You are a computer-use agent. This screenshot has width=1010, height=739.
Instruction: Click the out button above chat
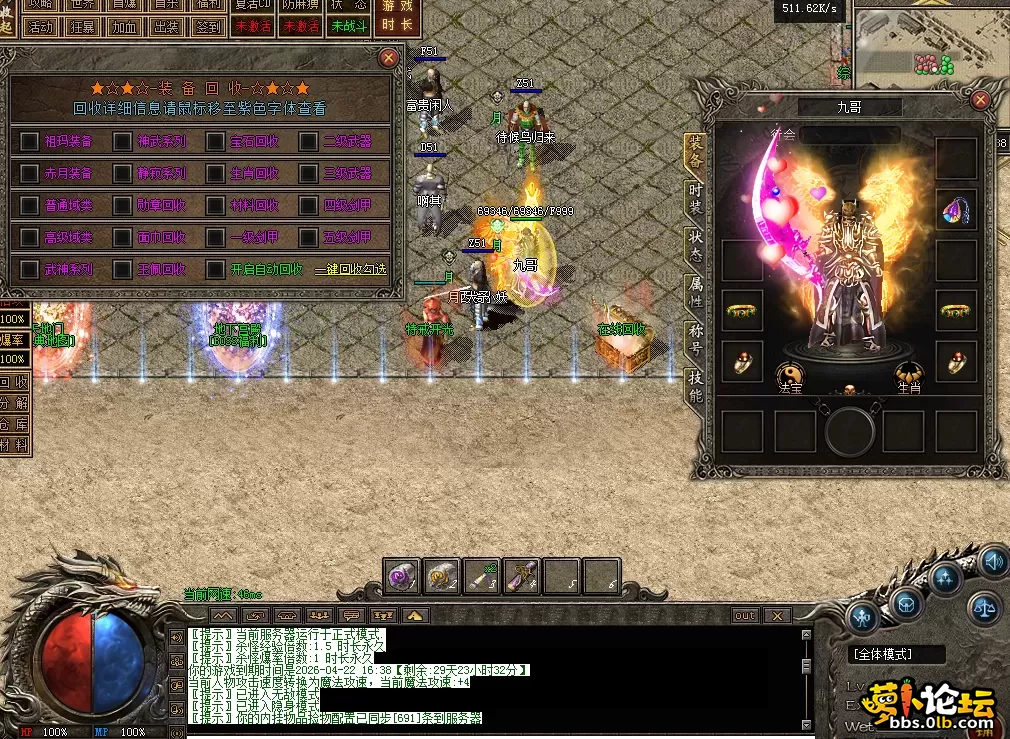(x=745, y=616)
